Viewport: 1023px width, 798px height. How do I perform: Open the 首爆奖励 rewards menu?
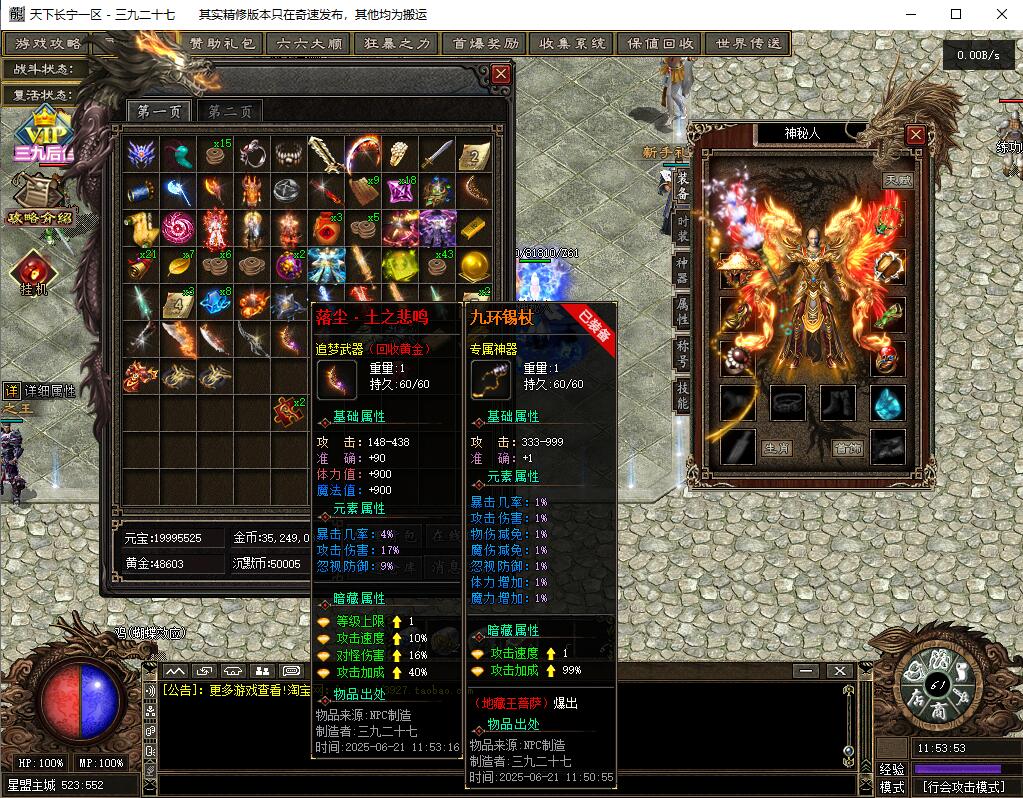(485, 44)
